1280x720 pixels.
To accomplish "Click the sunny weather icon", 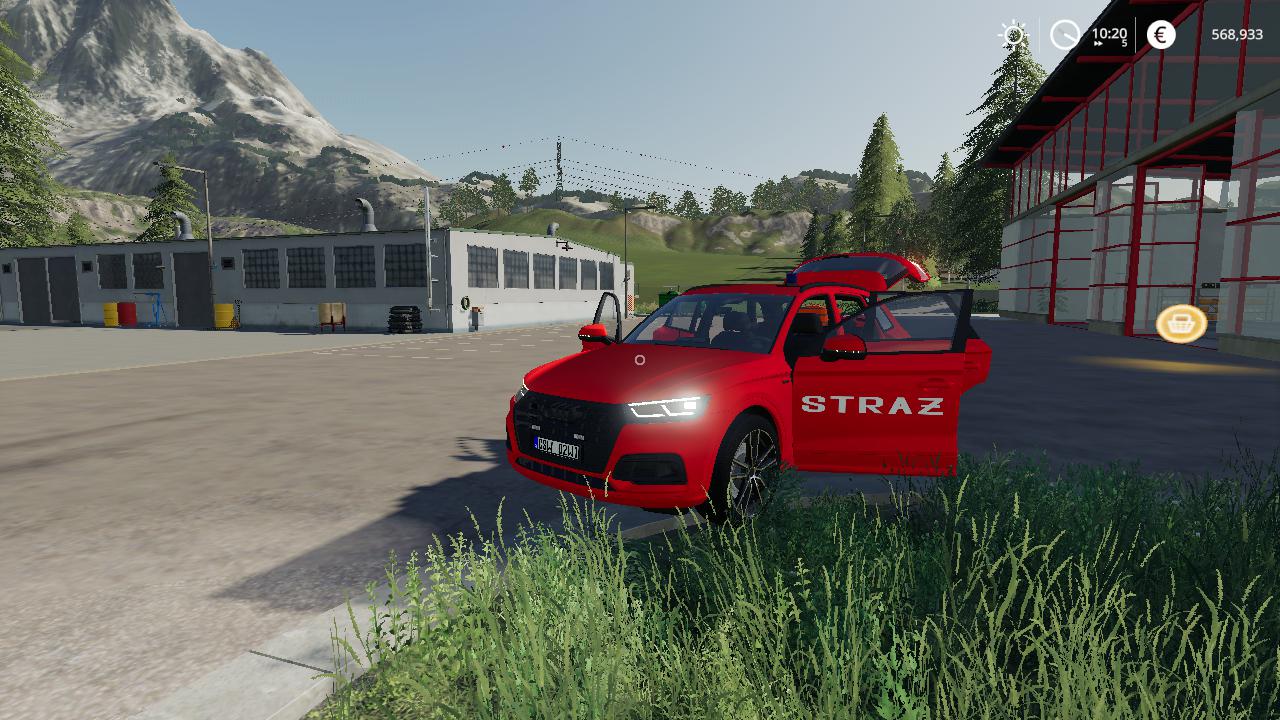I will click(x=1014, y=36).
